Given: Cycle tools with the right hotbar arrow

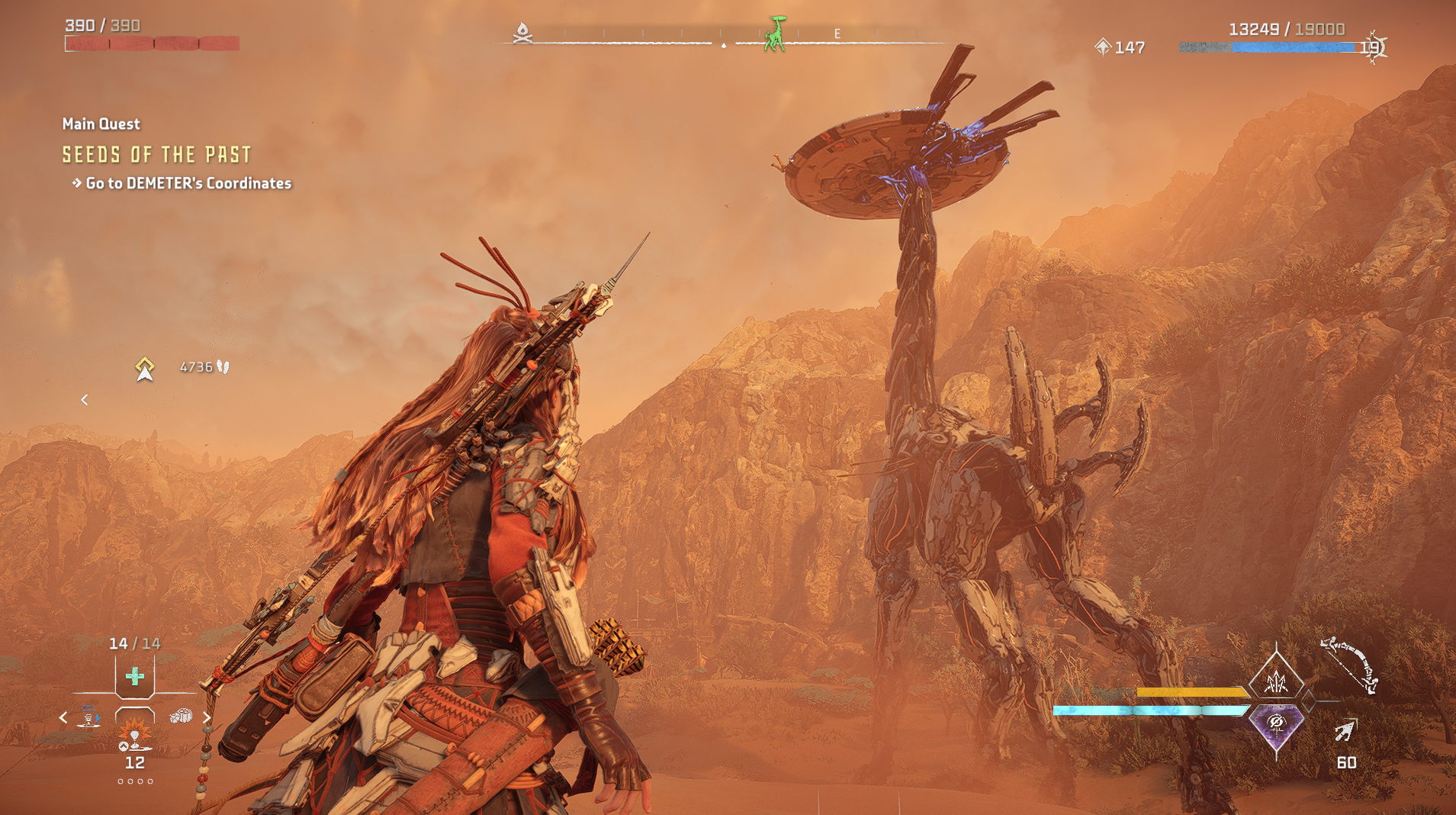Looking at the screenshot, I should 207,717.
